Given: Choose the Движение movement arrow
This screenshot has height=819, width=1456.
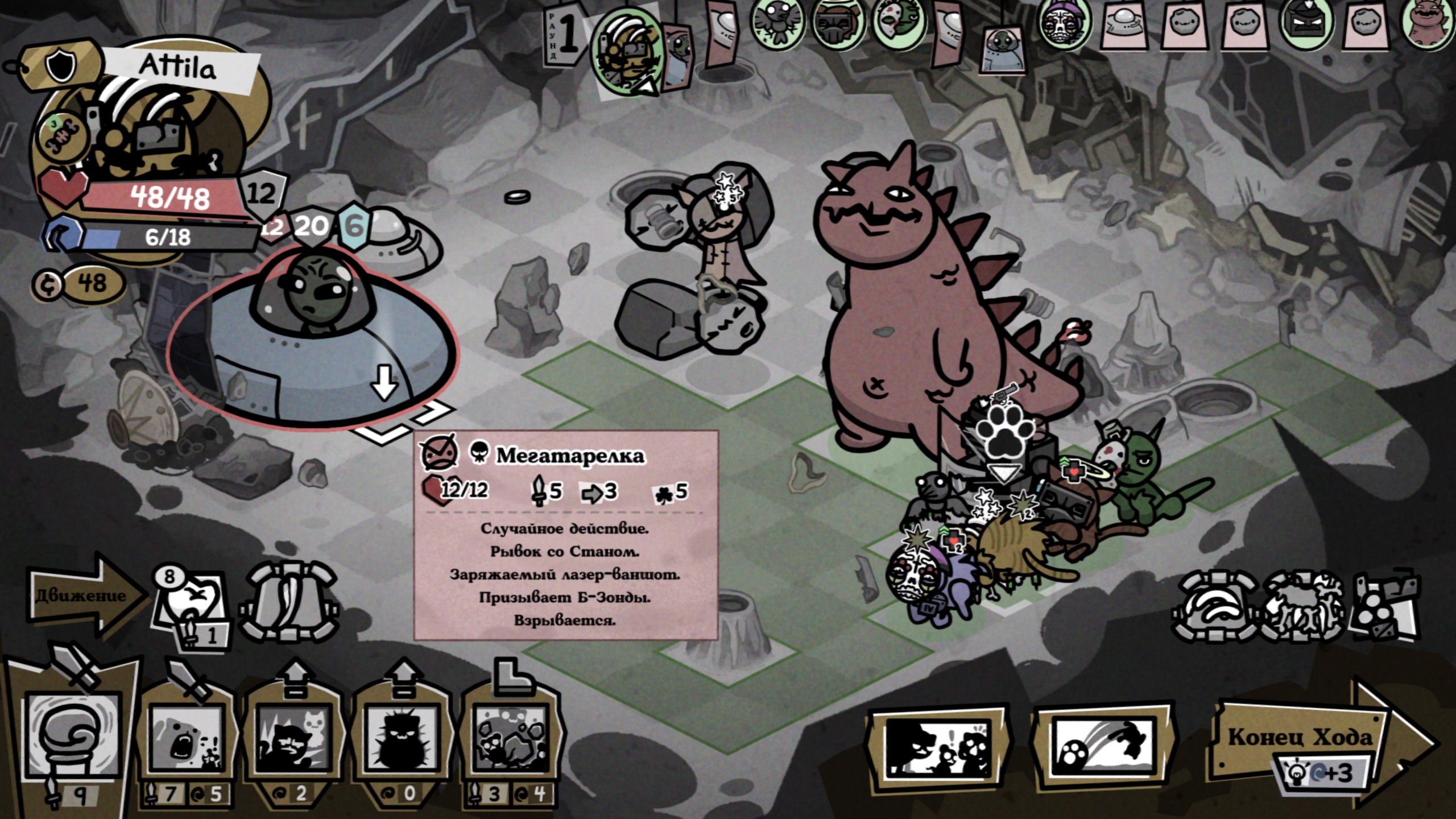Looking at the screenshot, I should [x=85, y=595].
